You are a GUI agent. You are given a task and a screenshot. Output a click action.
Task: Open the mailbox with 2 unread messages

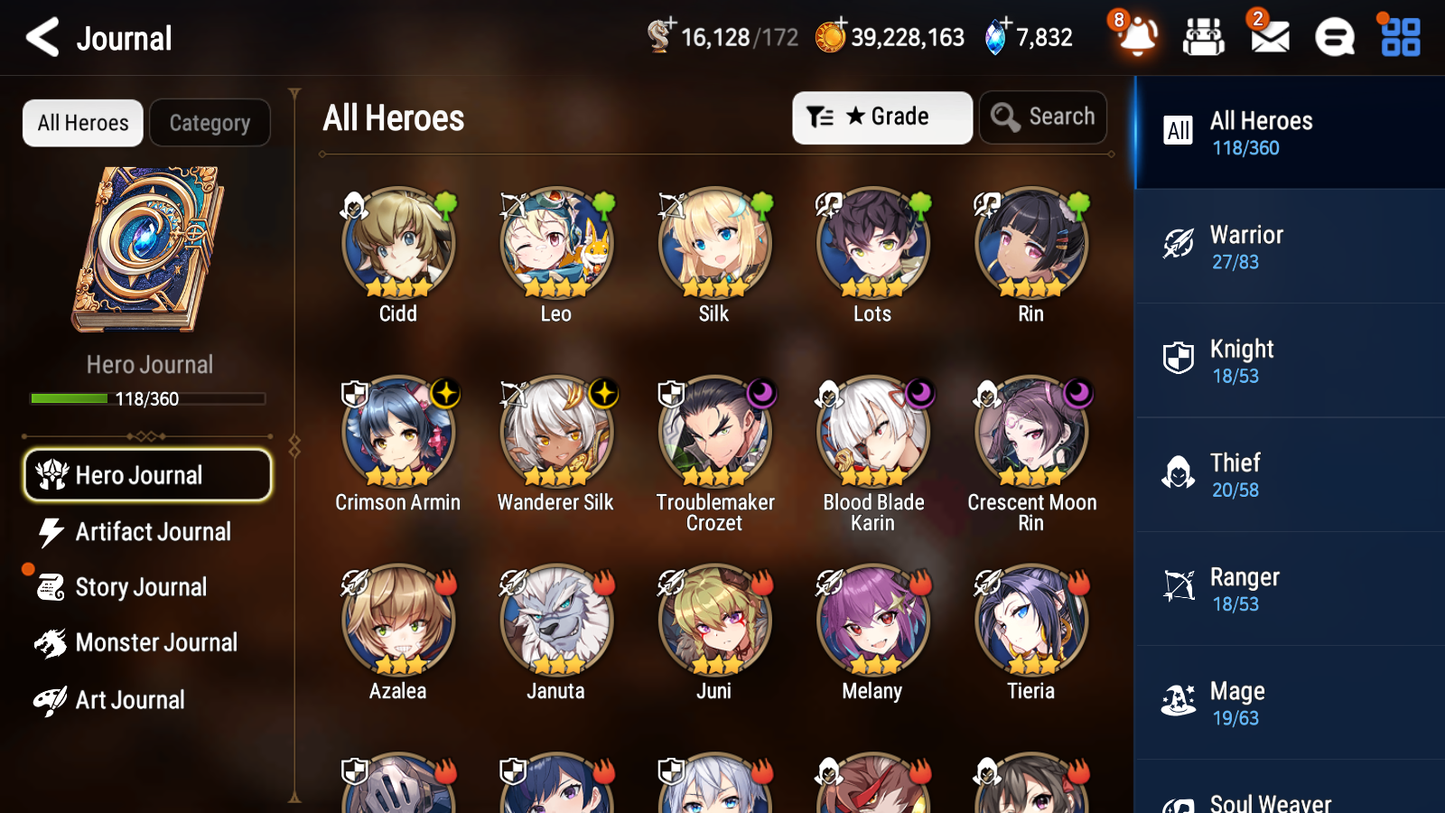[1269, 36]
